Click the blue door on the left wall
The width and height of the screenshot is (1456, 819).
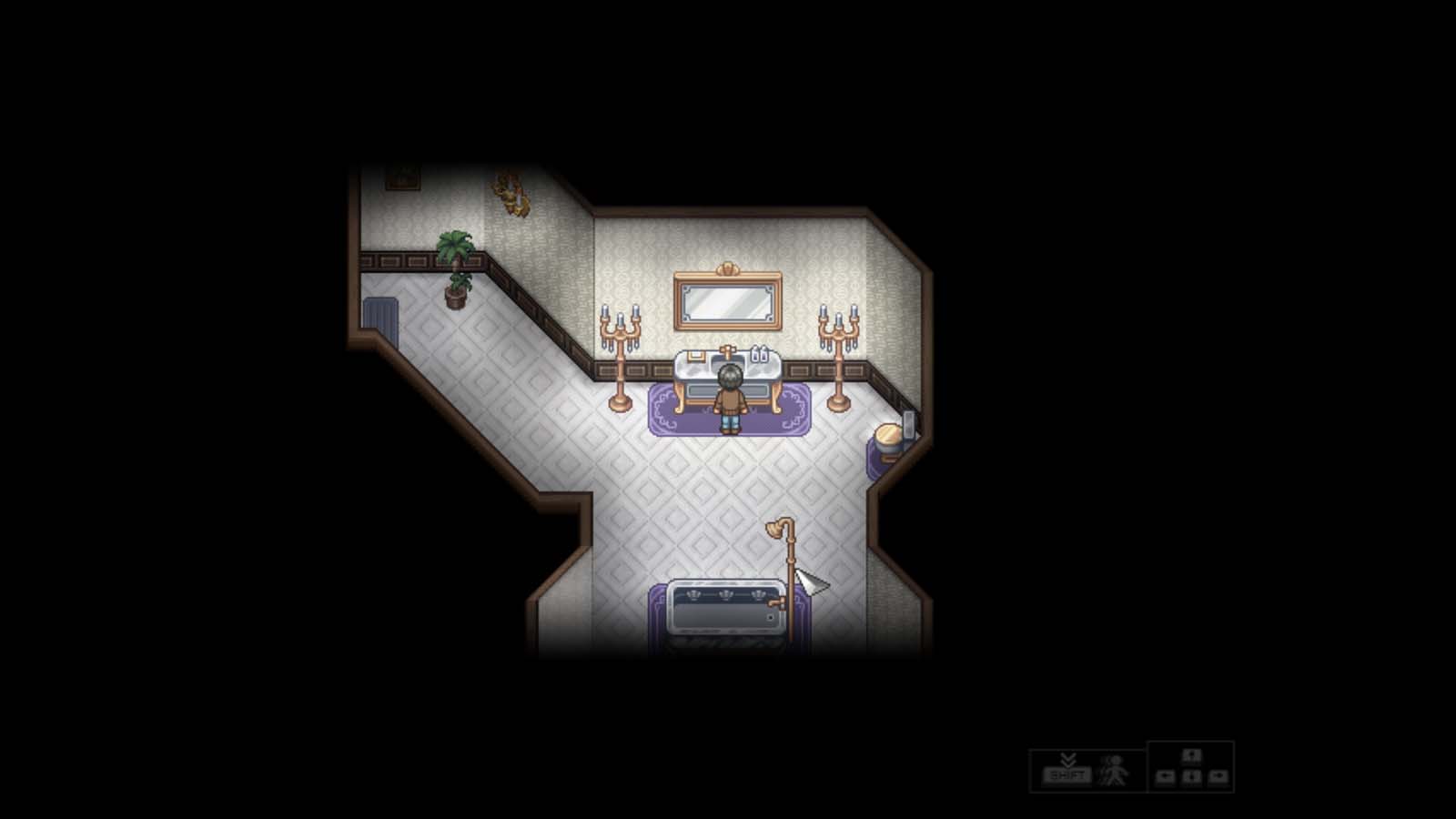pyautogui.click(x=380, y=315)
